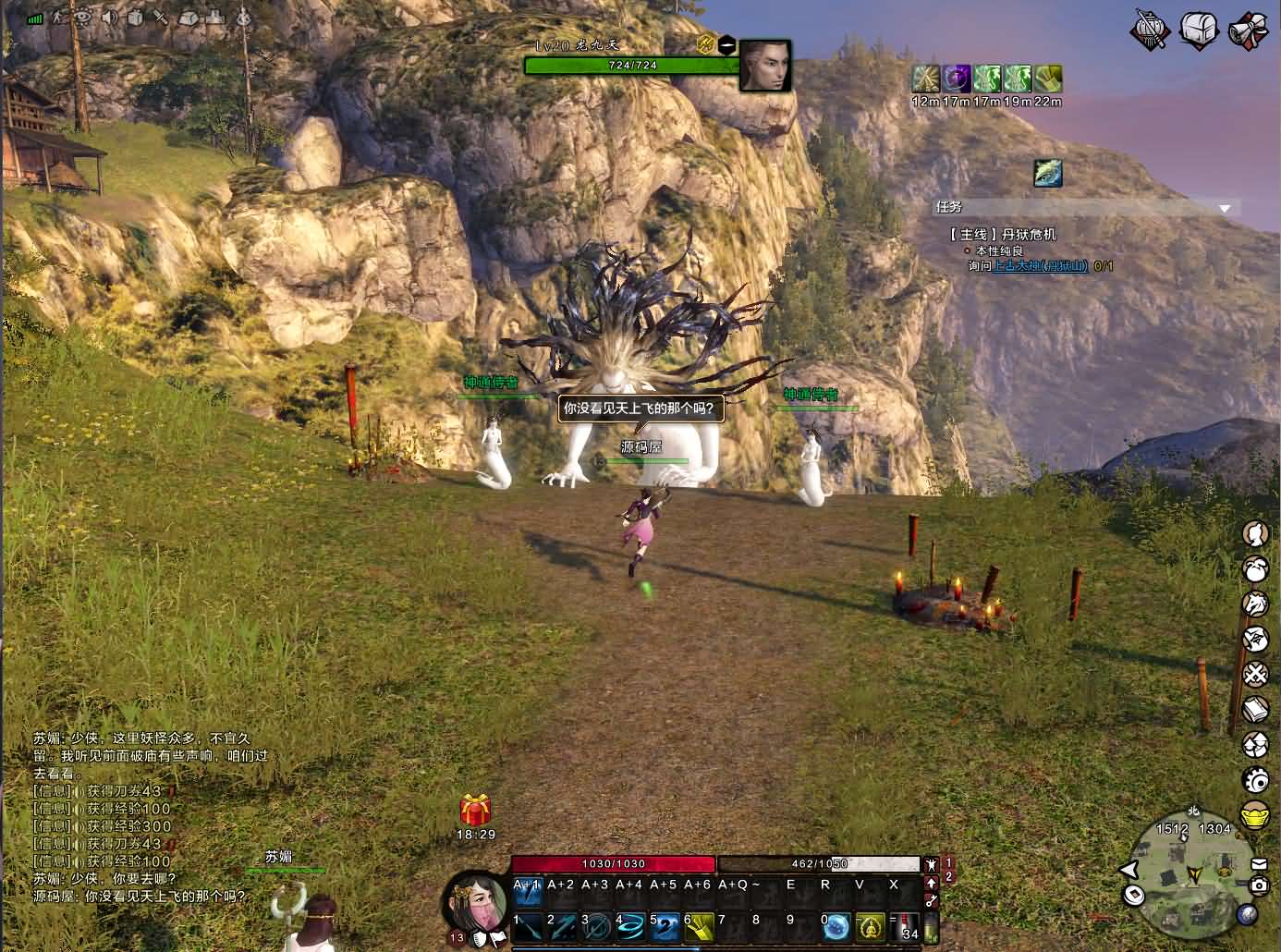Activate the golden meditation skill icon
Screen dimensions: 1281x952
coord(871,926)
